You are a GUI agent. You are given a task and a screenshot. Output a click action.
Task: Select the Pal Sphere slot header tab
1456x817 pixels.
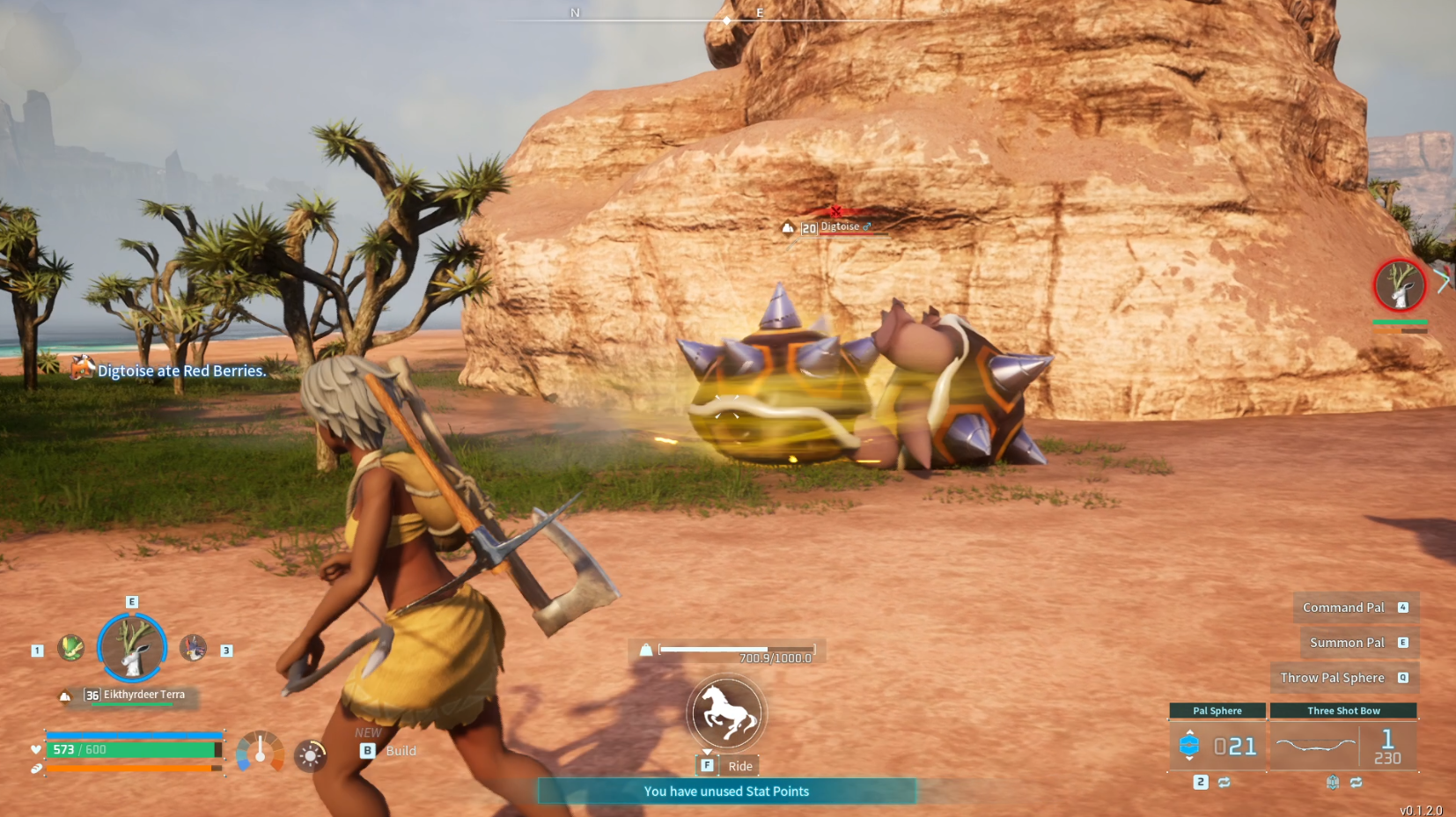tap(1217, 710)
